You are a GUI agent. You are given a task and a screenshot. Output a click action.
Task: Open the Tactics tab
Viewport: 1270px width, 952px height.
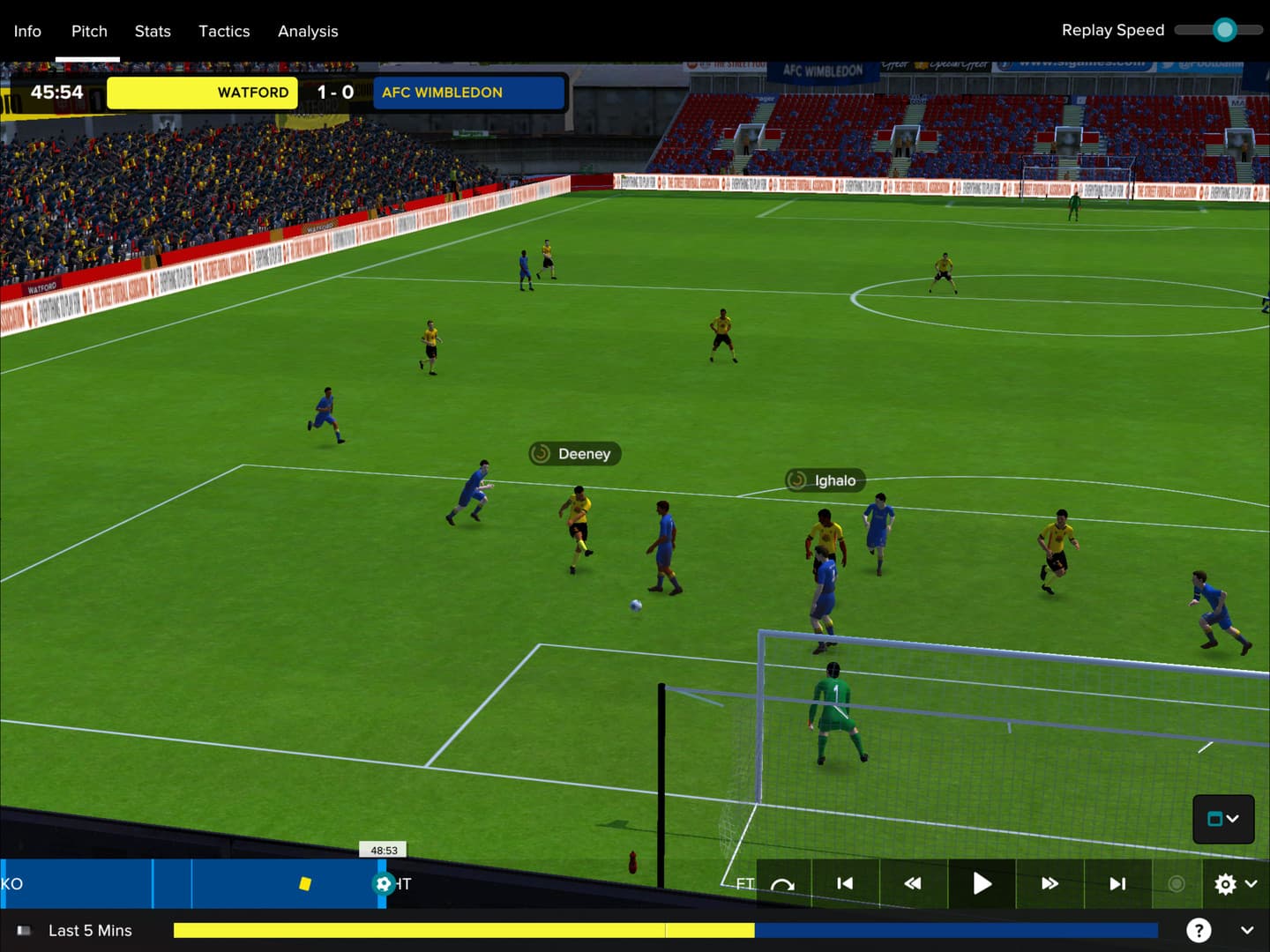(x=224, y=31)
